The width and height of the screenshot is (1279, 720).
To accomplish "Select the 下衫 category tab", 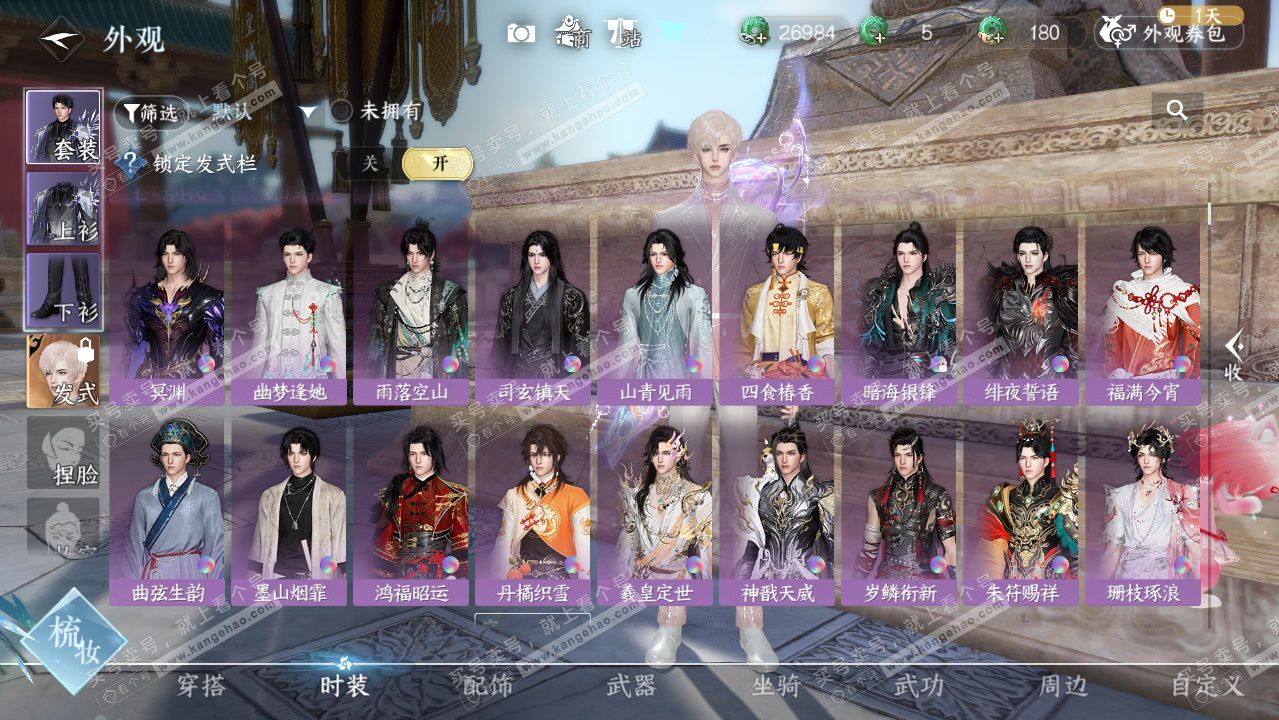I will (63, 291).
